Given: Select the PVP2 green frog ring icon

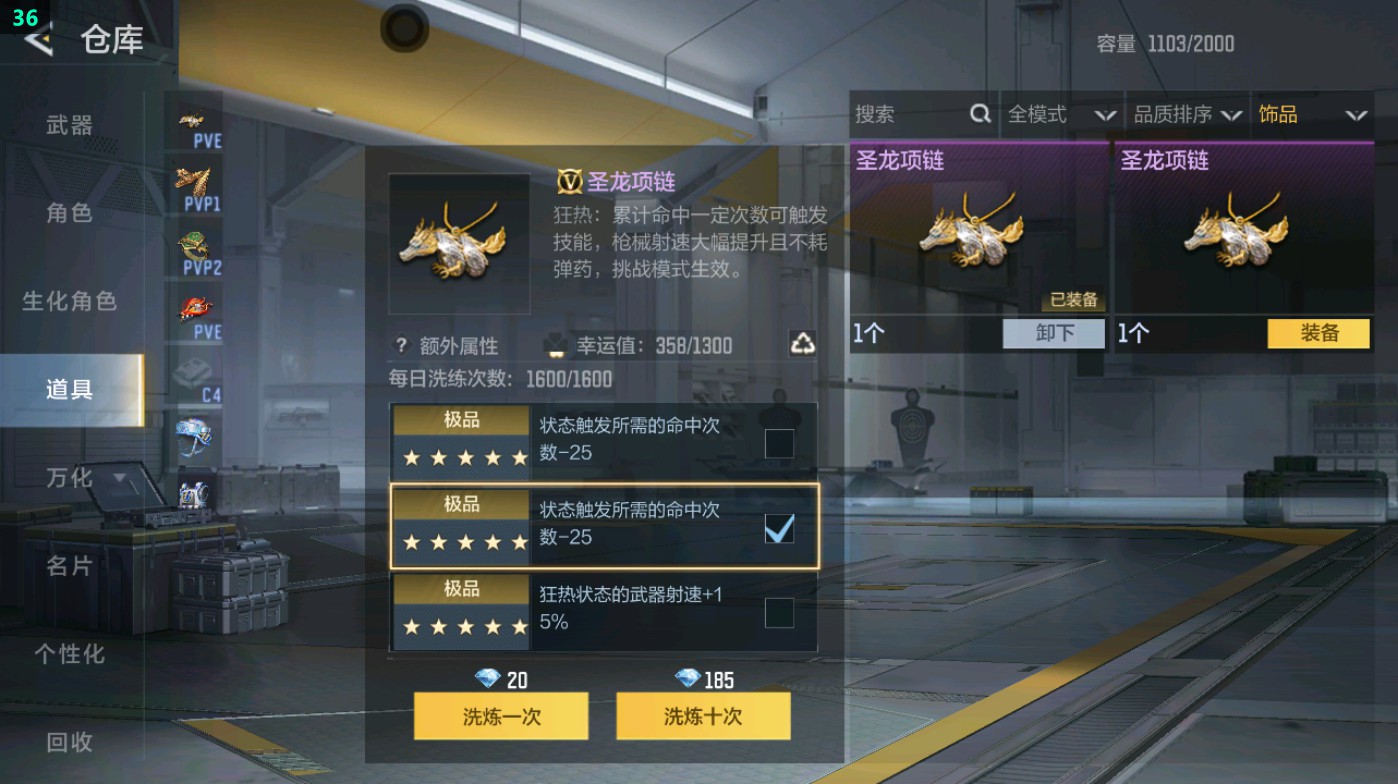Looking at the screenshot, I should pyautogui.click(x=197, y=245).
